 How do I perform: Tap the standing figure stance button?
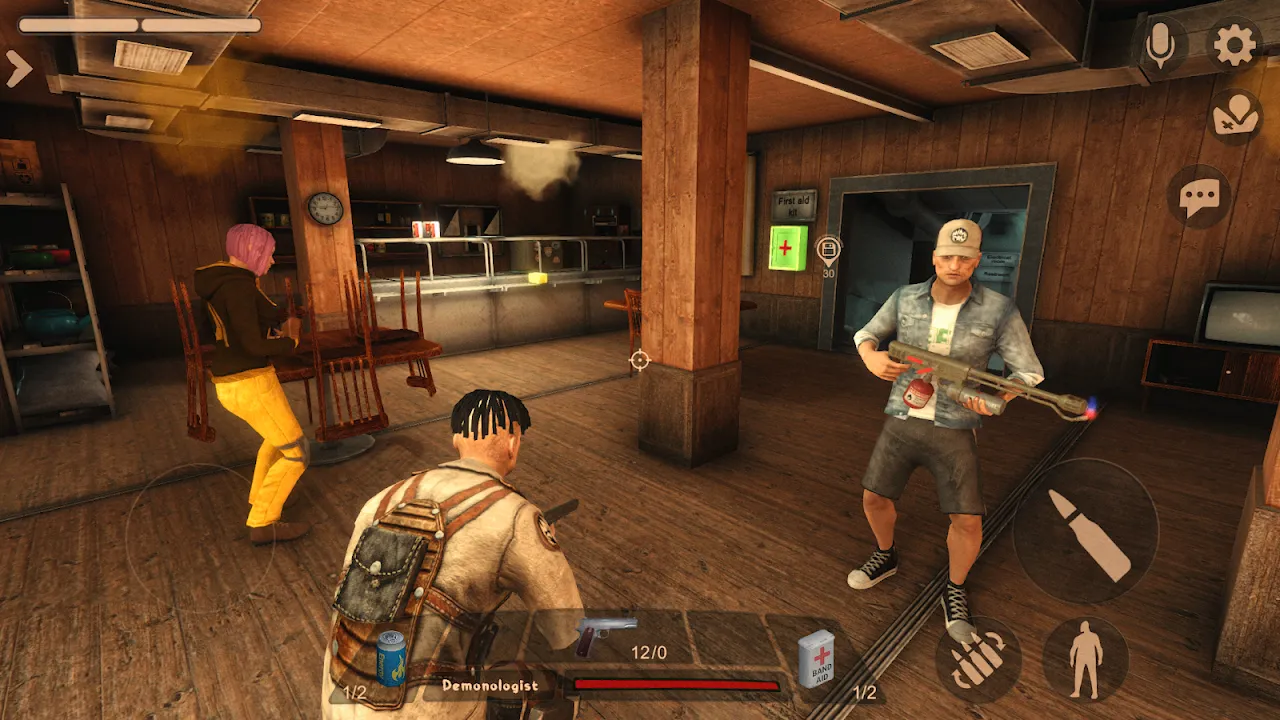(1086, 659)
